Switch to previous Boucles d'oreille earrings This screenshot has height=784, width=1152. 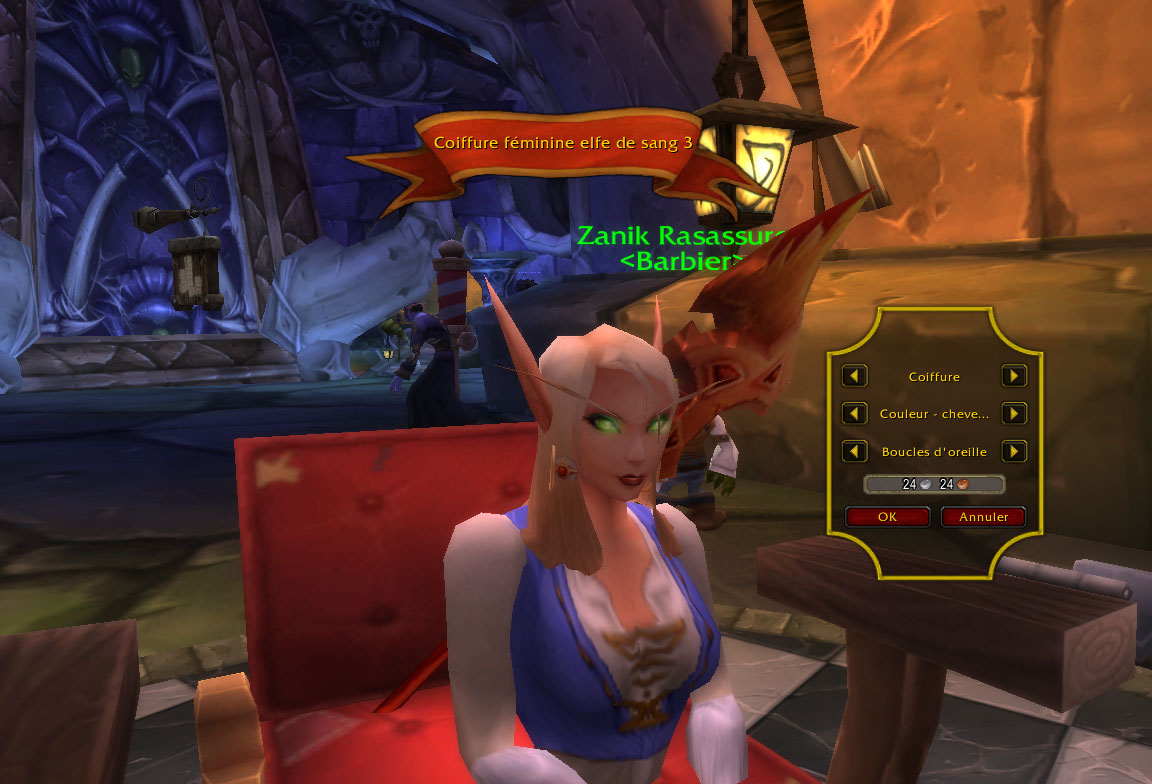(854, 451)
